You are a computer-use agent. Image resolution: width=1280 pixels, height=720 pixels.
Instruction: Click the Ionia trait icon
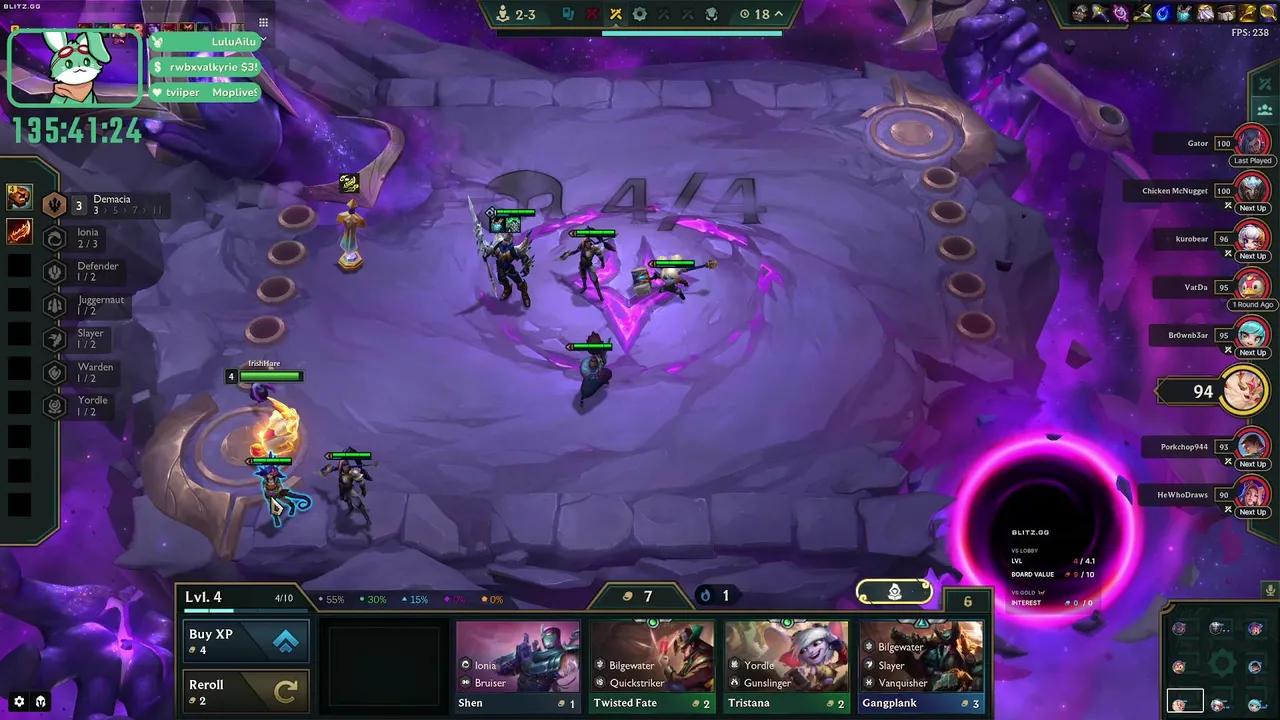55,237
